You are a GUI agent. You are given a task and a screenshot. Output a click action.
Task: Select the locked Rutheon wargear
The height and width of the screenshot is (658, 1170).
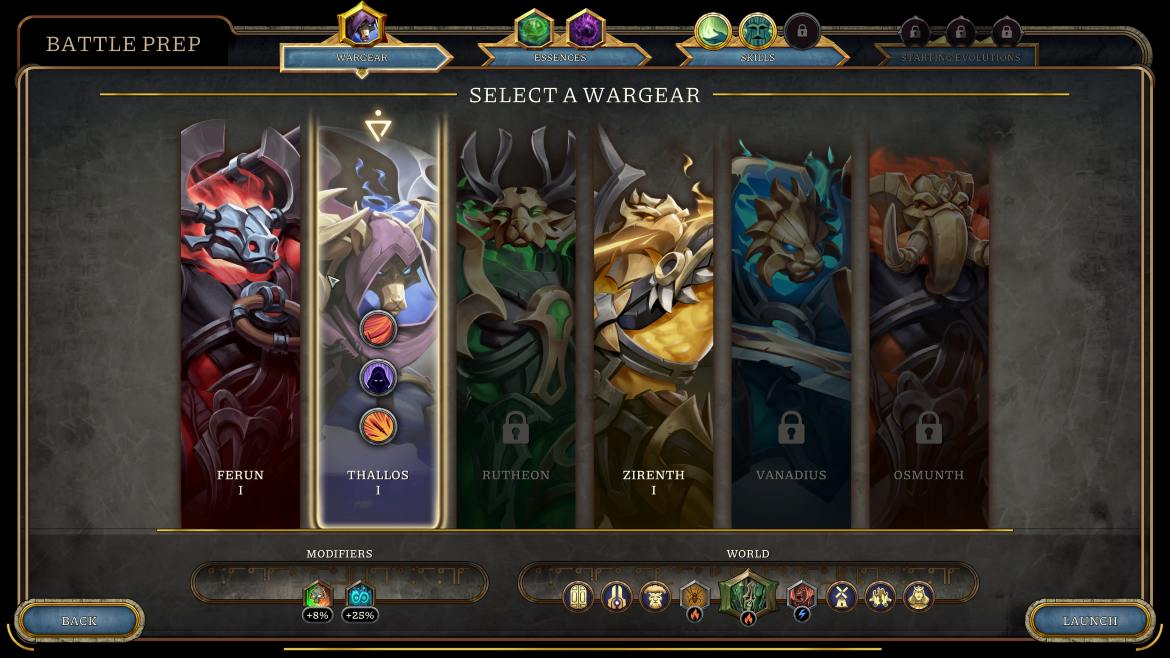coord(516,330)
